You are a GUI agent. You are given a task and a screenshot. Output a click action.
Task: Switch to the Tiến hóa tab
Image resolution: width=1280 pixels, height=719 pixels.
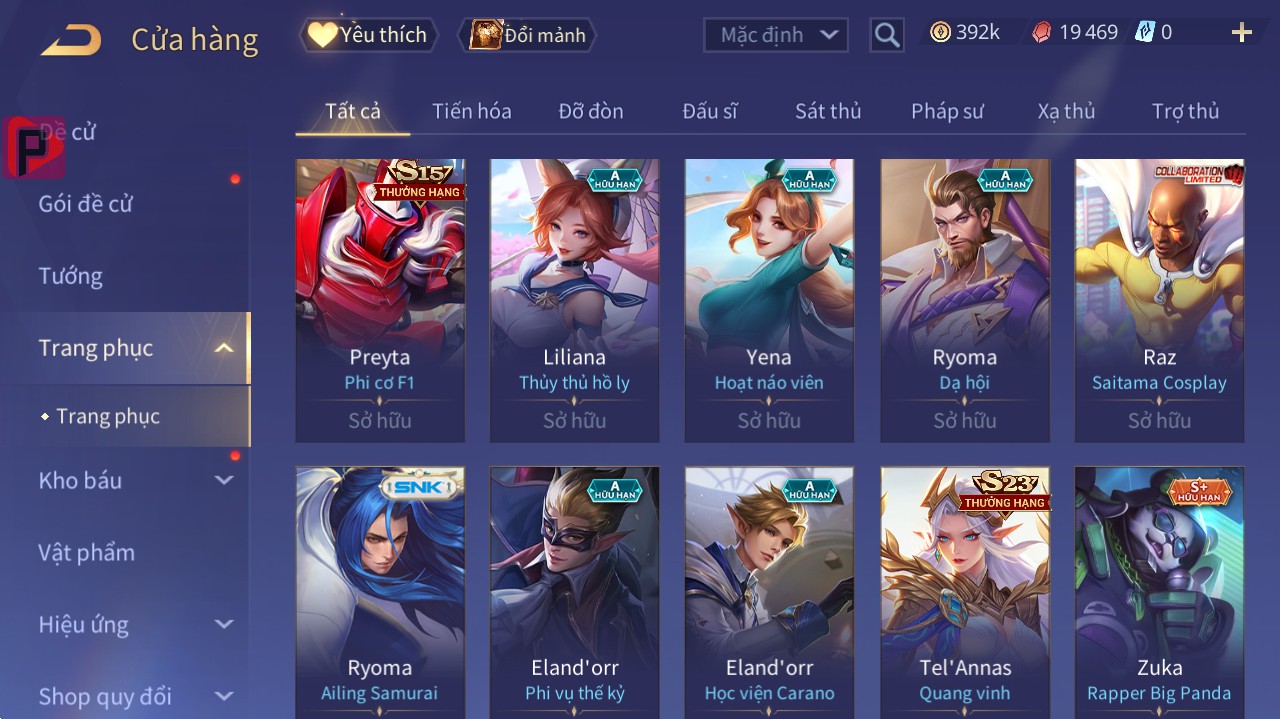coord(471,111)
